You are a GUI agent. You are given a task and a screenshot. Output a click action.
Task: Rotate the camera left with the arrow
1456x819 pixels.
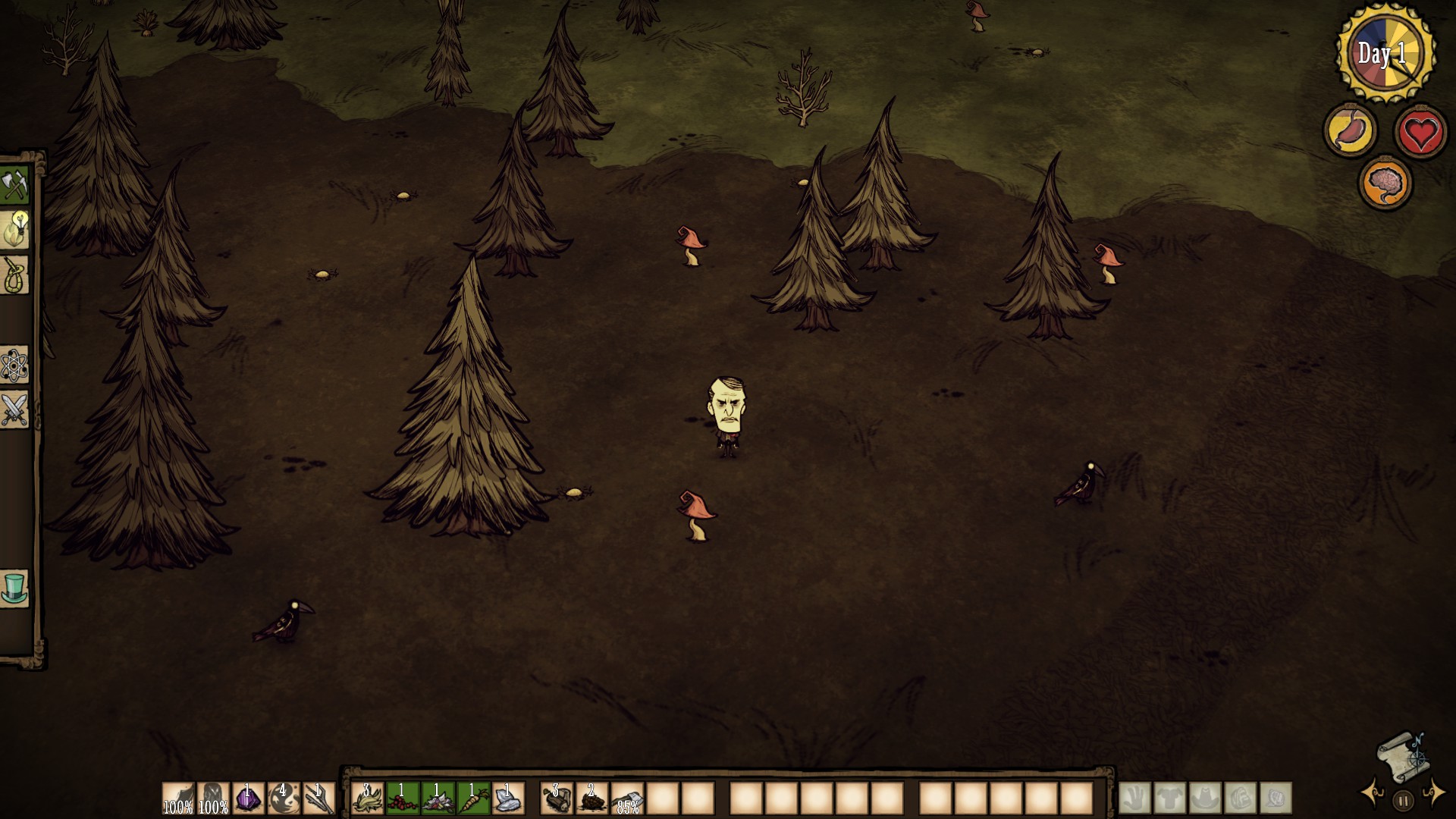[1372, 793]
